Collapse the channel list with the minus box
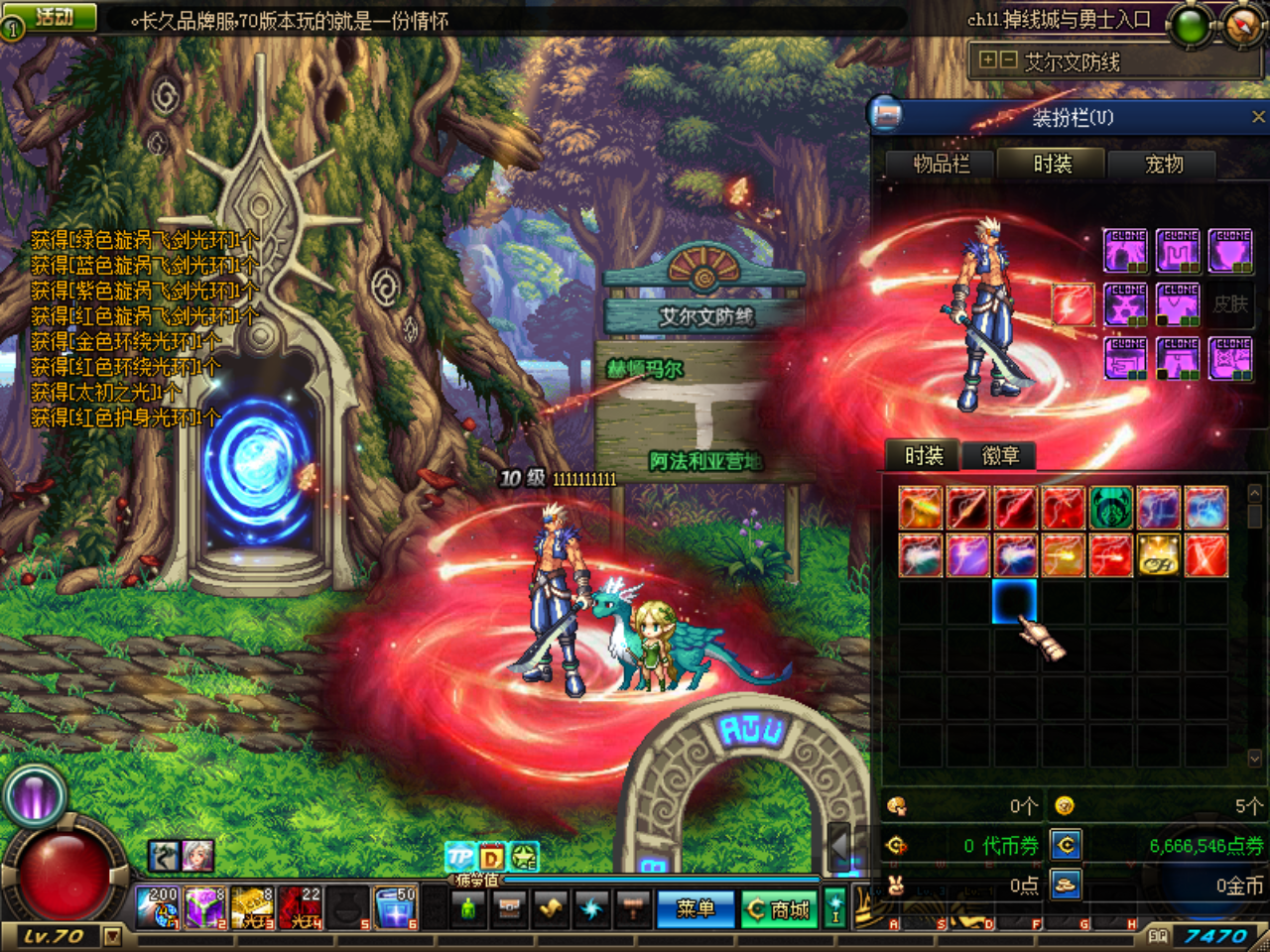Viewport: 1270px width, 952px height. pyautogui.click(x=1008, y=61)
